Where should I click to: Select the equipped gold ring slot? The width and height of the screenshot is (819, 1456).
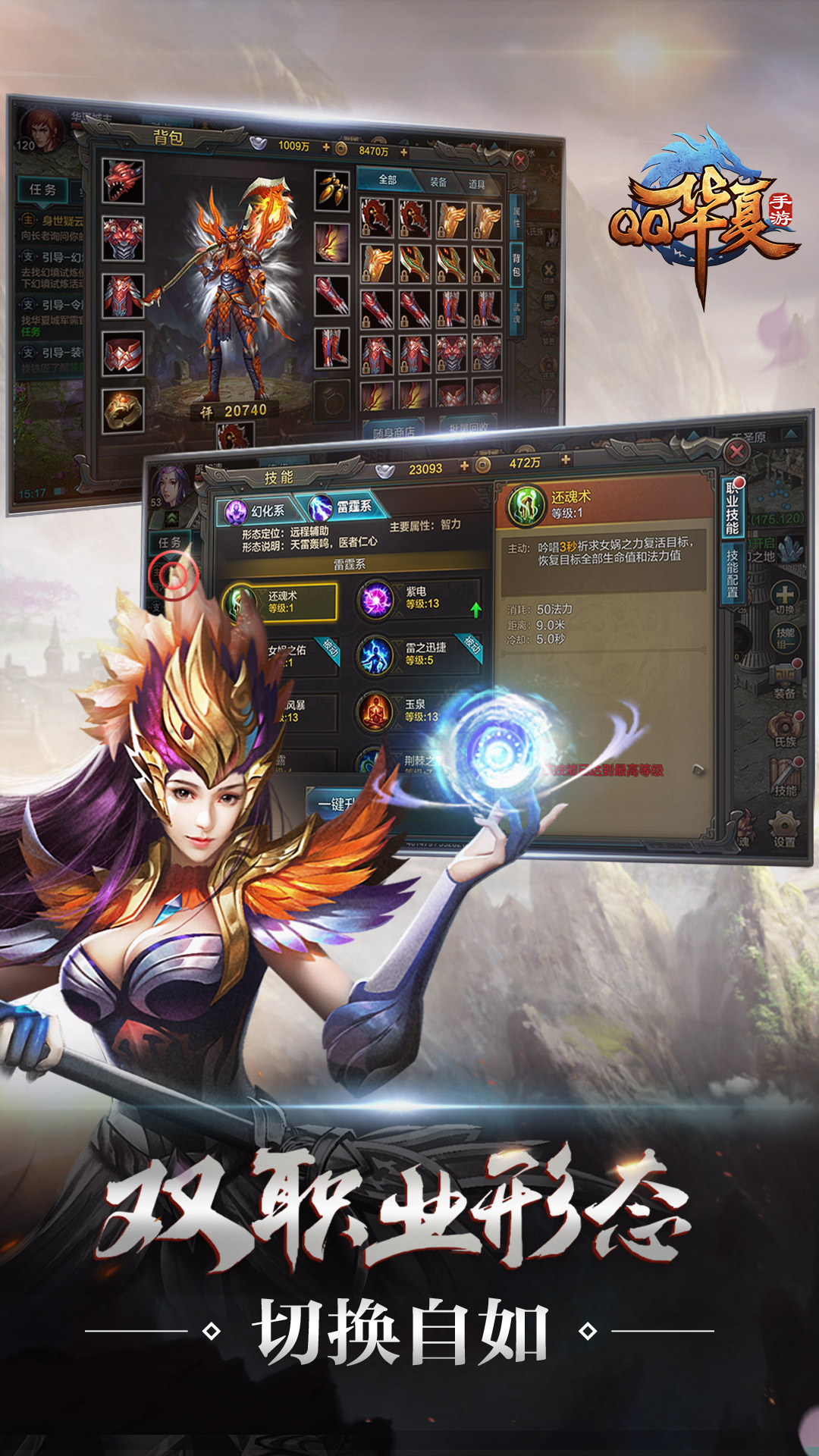coord(124,410)
